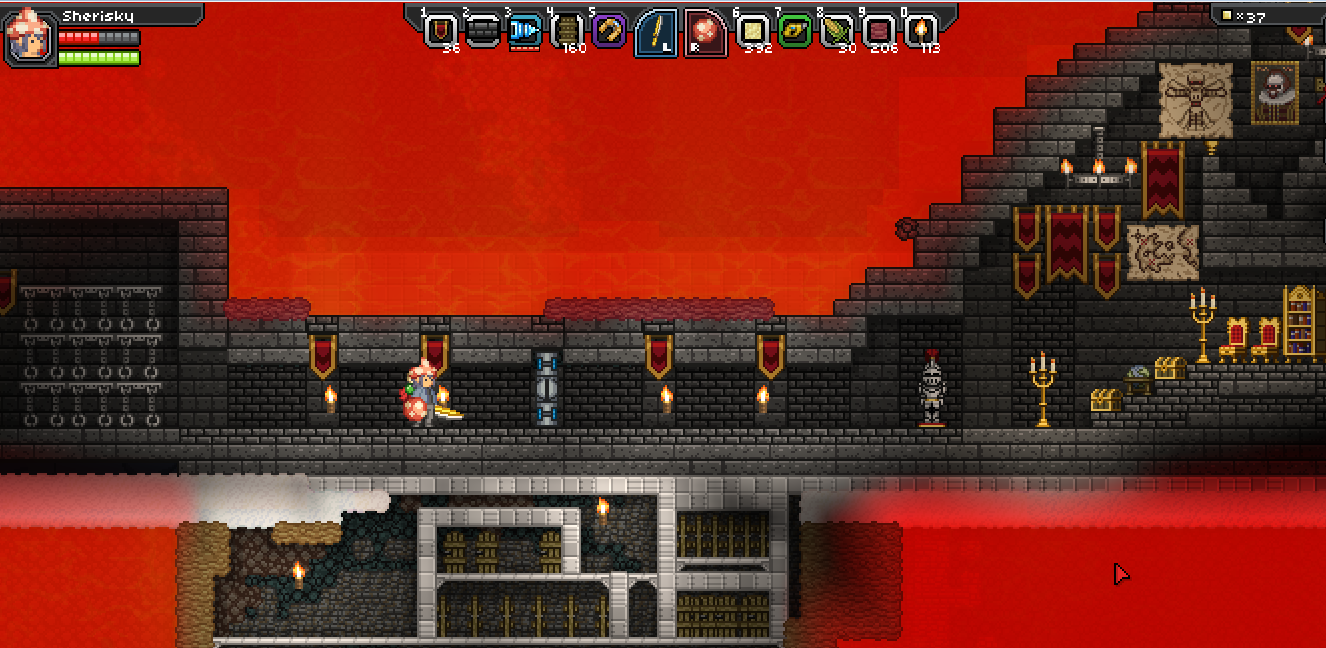Select the wooden barrel stack of 160
The image size is (1326, 648).
tap(567, 31)
